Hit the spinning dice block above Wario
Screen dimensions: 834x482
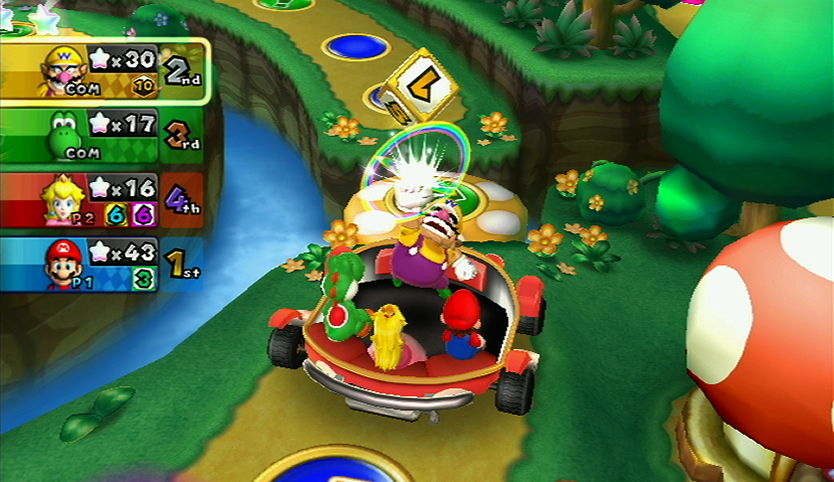(417, 88)
